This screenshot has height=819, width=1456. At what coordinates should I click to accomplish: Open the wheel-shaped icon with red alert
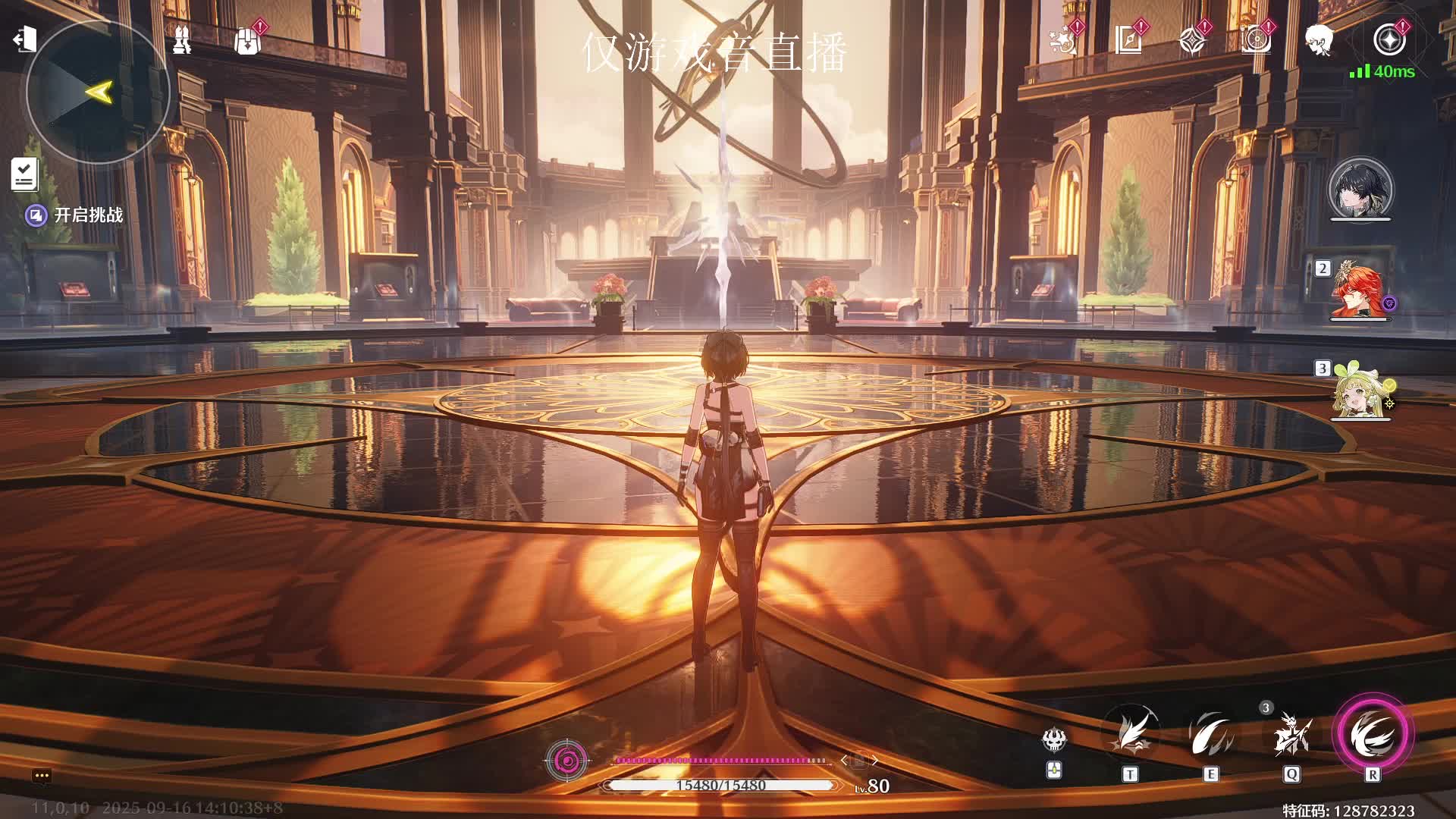[1256, 40]
